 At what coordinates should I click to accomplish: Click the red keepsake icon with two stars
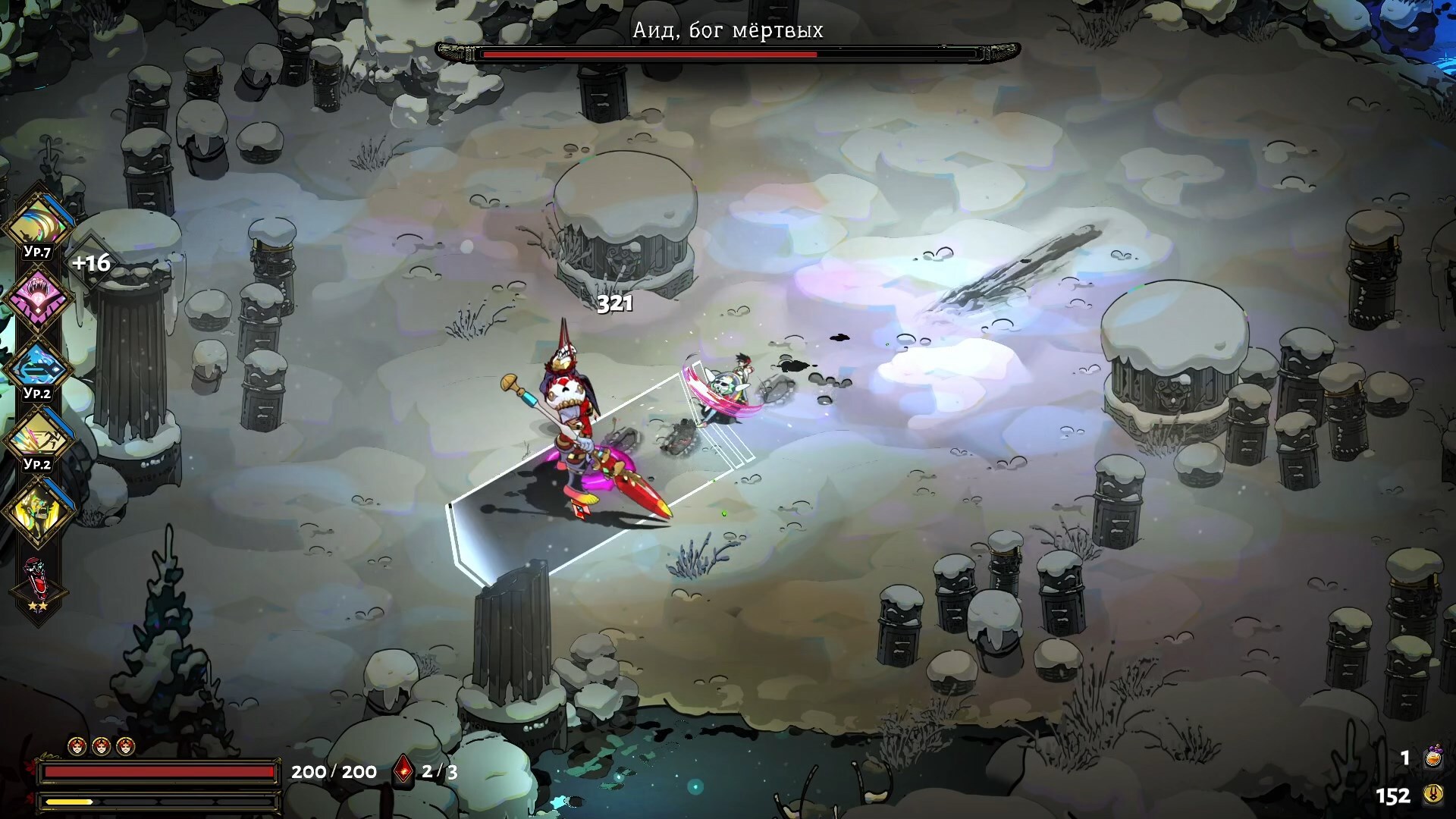[x=37, y=581]
